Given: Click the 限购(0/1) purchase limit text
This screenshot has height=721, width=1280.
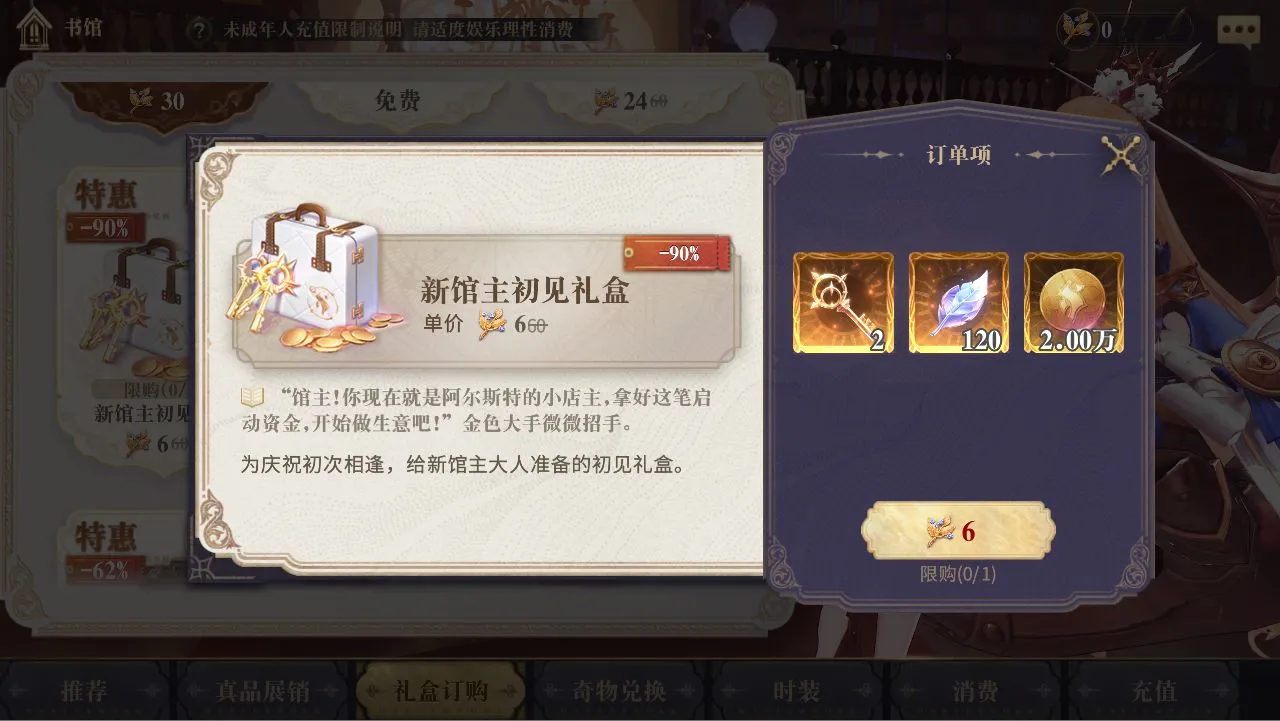Looking at the screenshot, I should (x=957, y=575).
